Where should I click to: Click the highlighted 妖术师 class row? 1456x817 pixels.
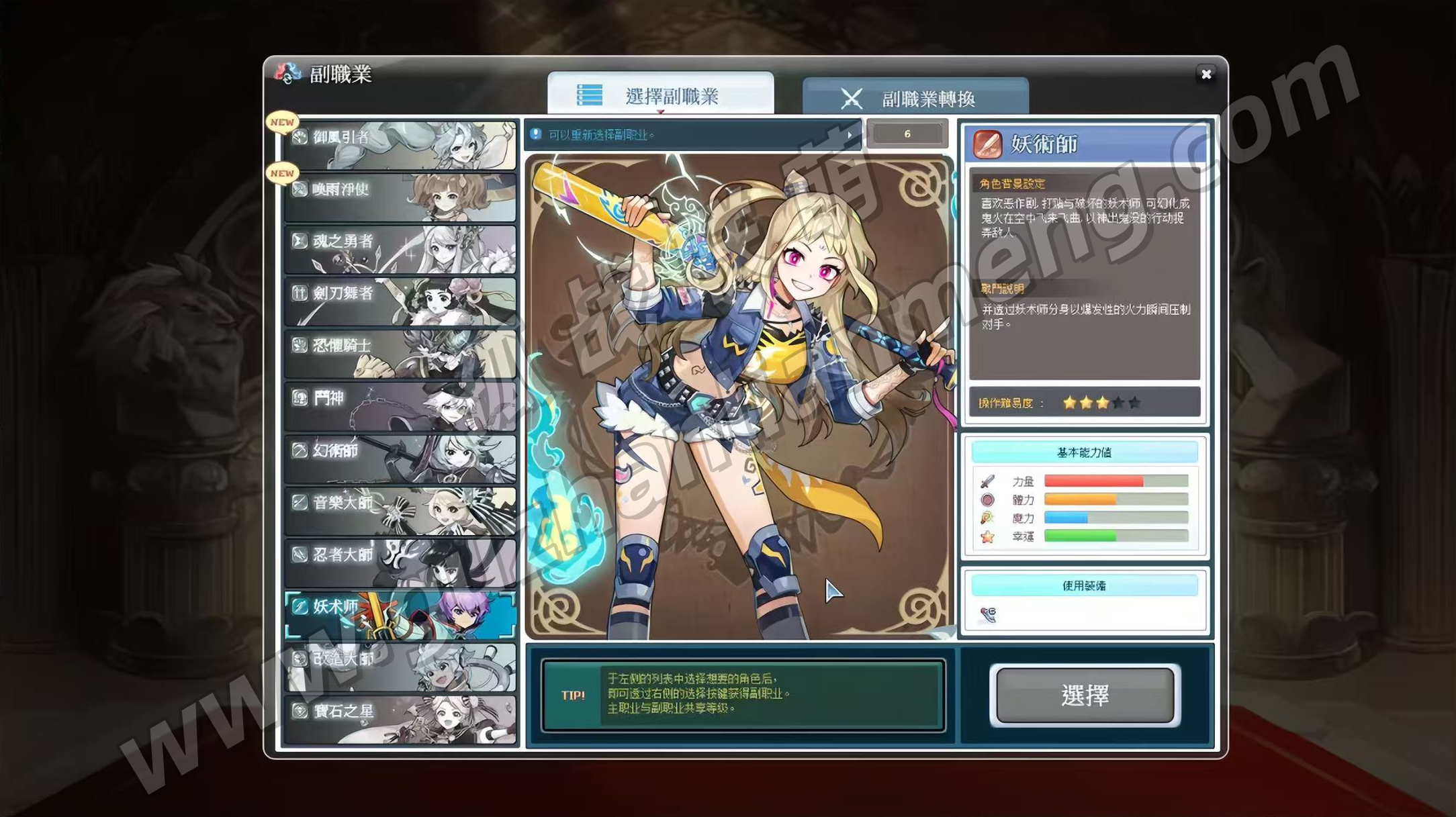click(401, 614)
